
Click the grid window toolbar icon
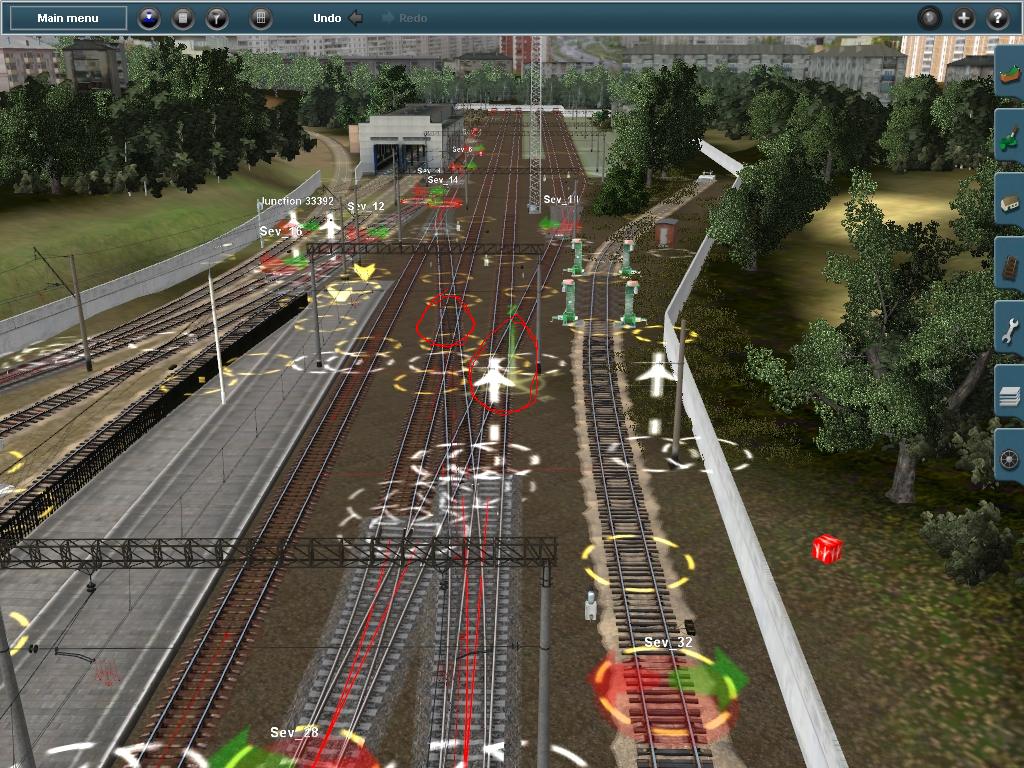point(259,18)
